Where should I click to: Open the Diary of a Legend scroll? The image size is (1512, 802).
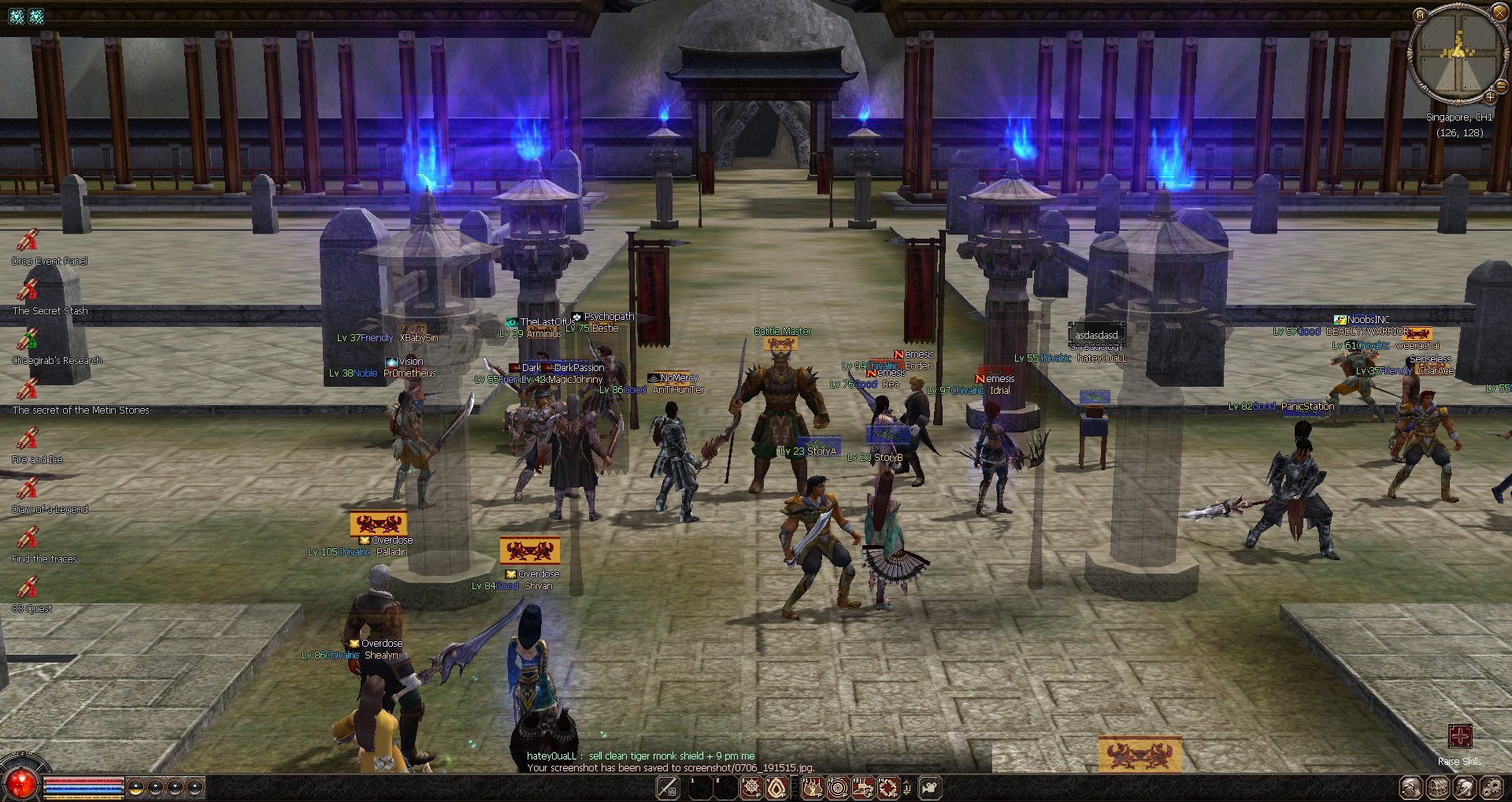tap(28, 488)
